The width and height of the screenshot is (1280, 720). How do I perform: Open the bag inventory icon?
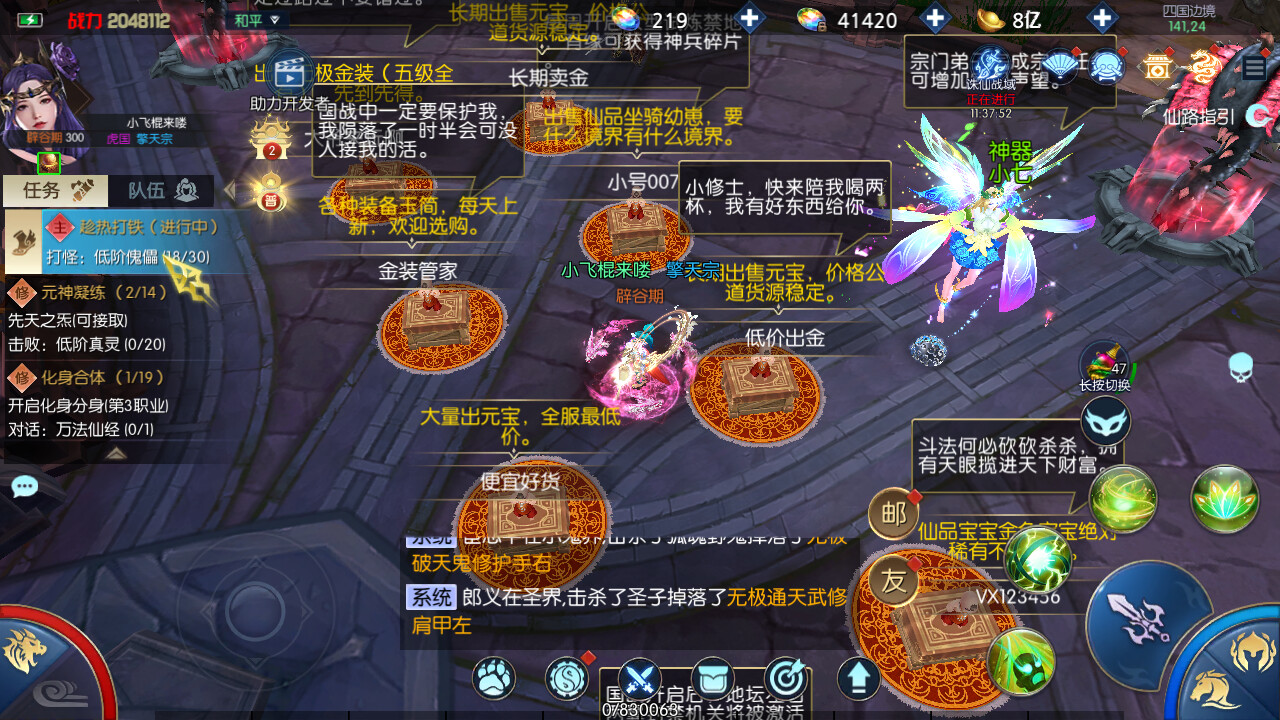712,679
